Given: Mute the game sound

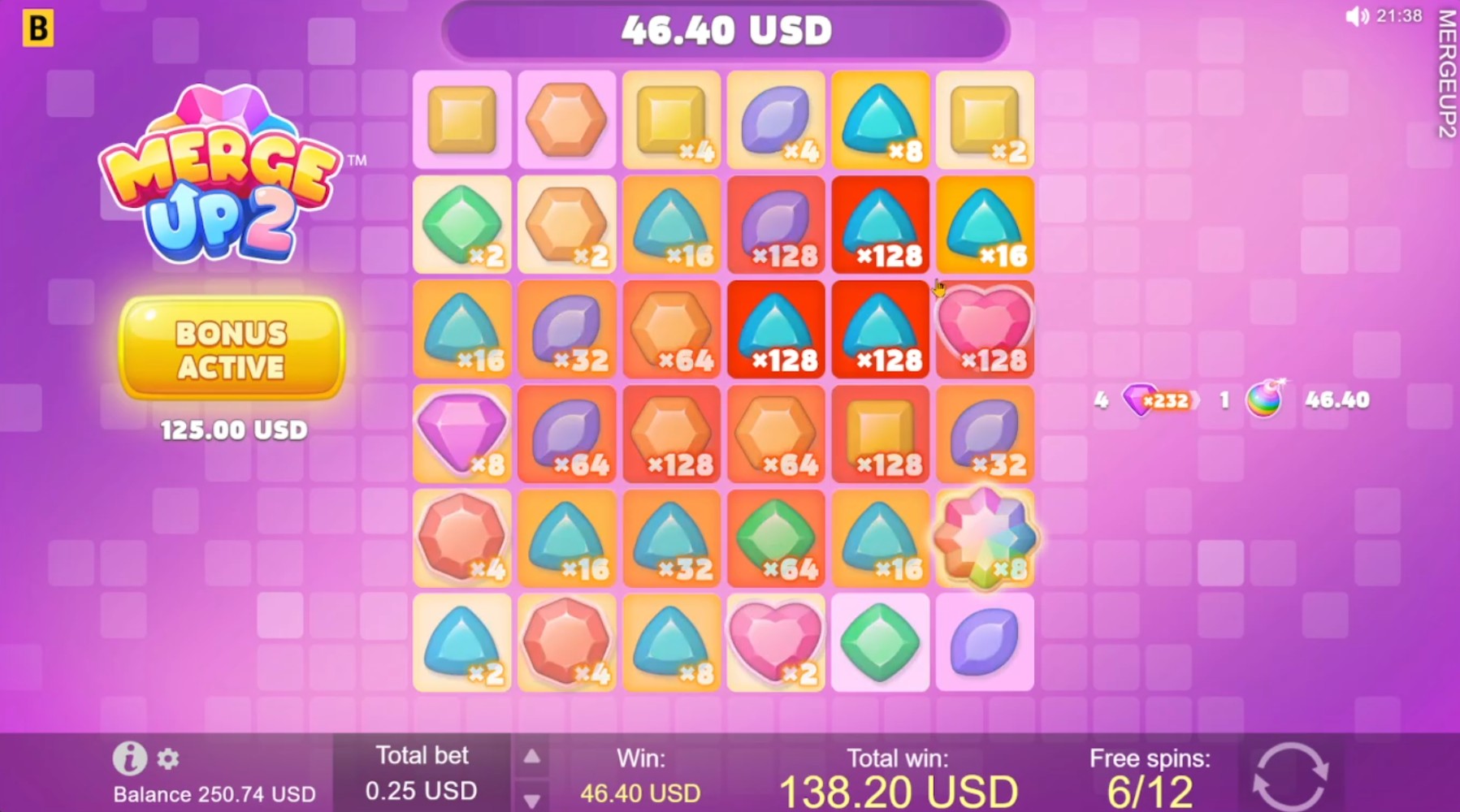Looking at the screenshot, I should click(x=1356, y=16).
